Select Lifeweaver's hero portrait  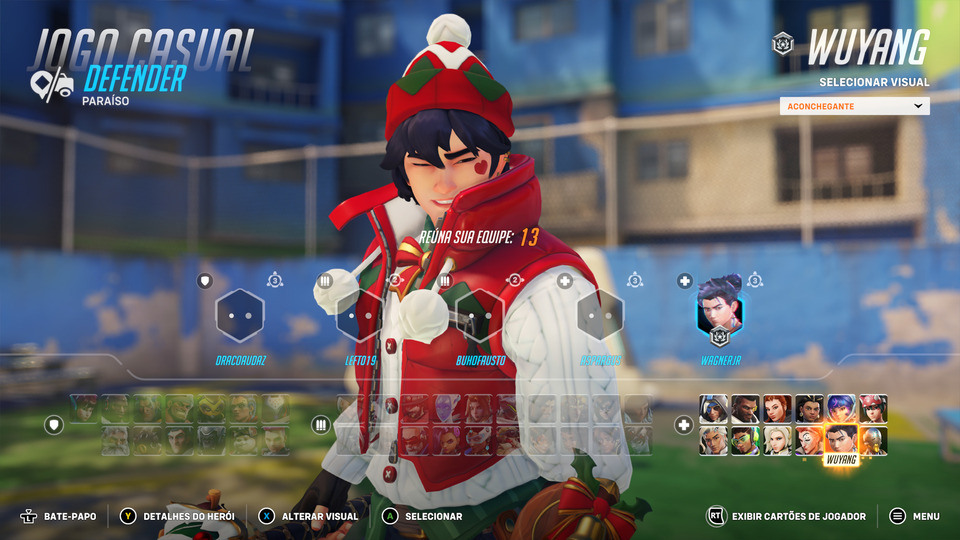[x=712, y=440]
